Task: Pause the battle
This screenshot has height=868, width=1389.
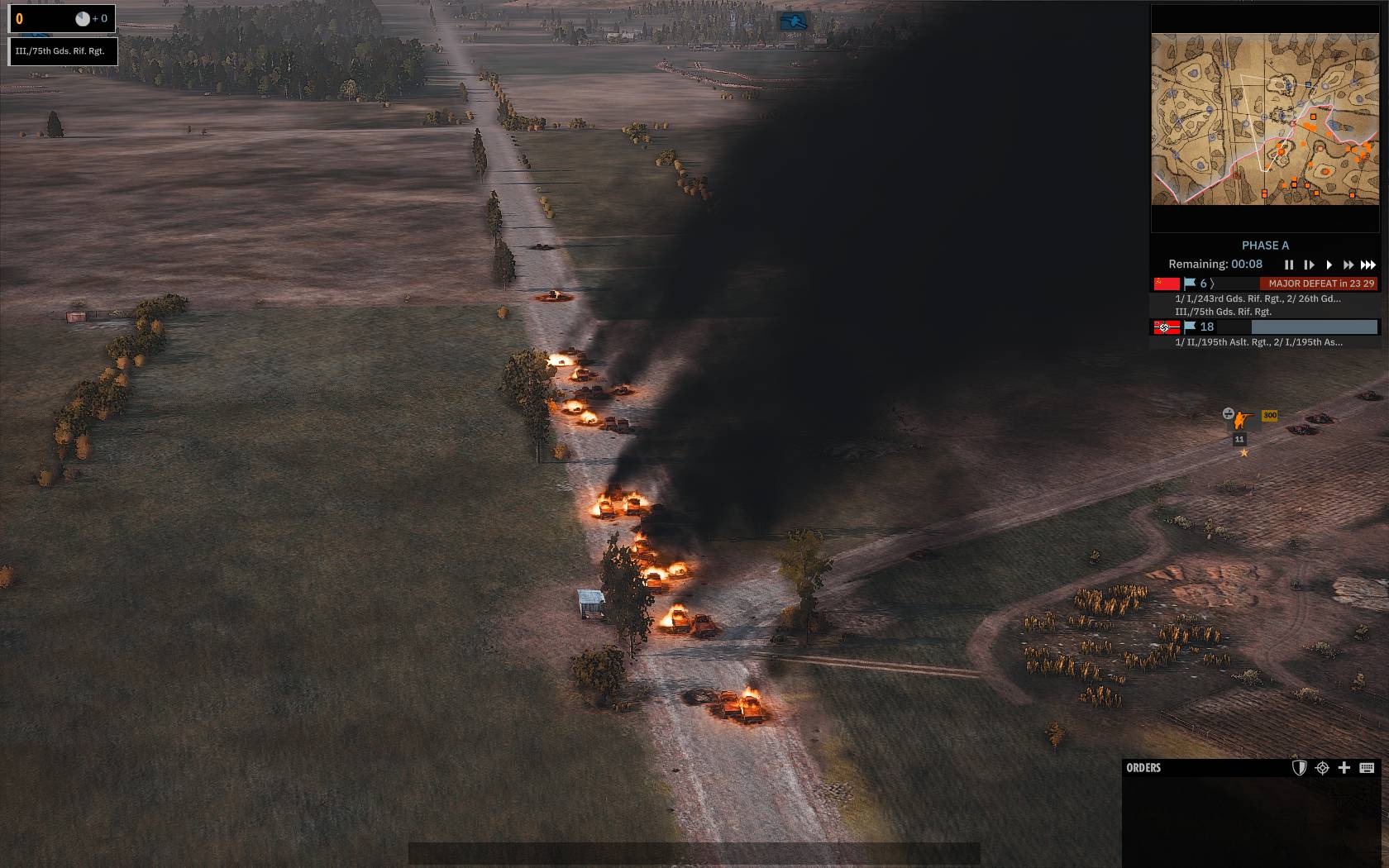Action: click(x=1288, y=265)
